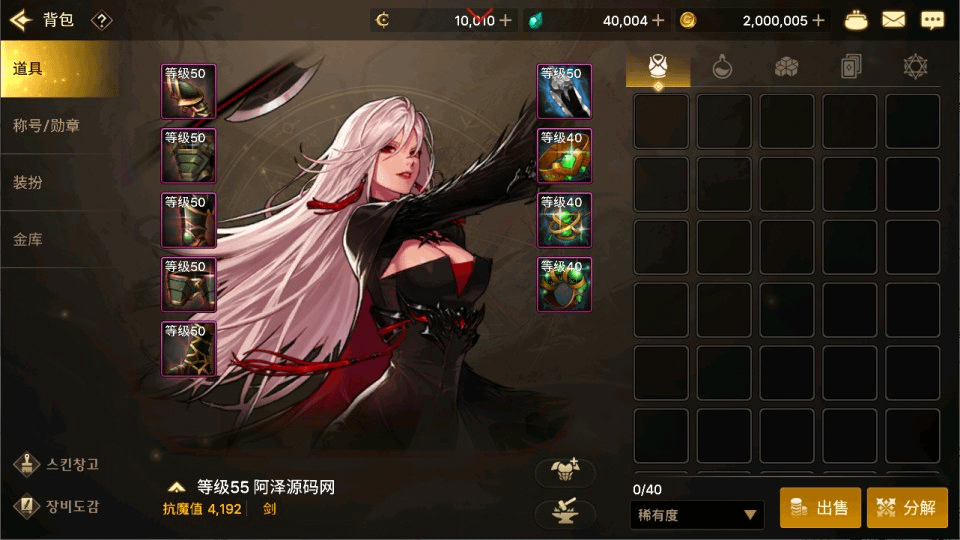This screenshot has width=960, height=540.
Task: Add more gold coins with plus button
Action: click(x=819, y=20)
